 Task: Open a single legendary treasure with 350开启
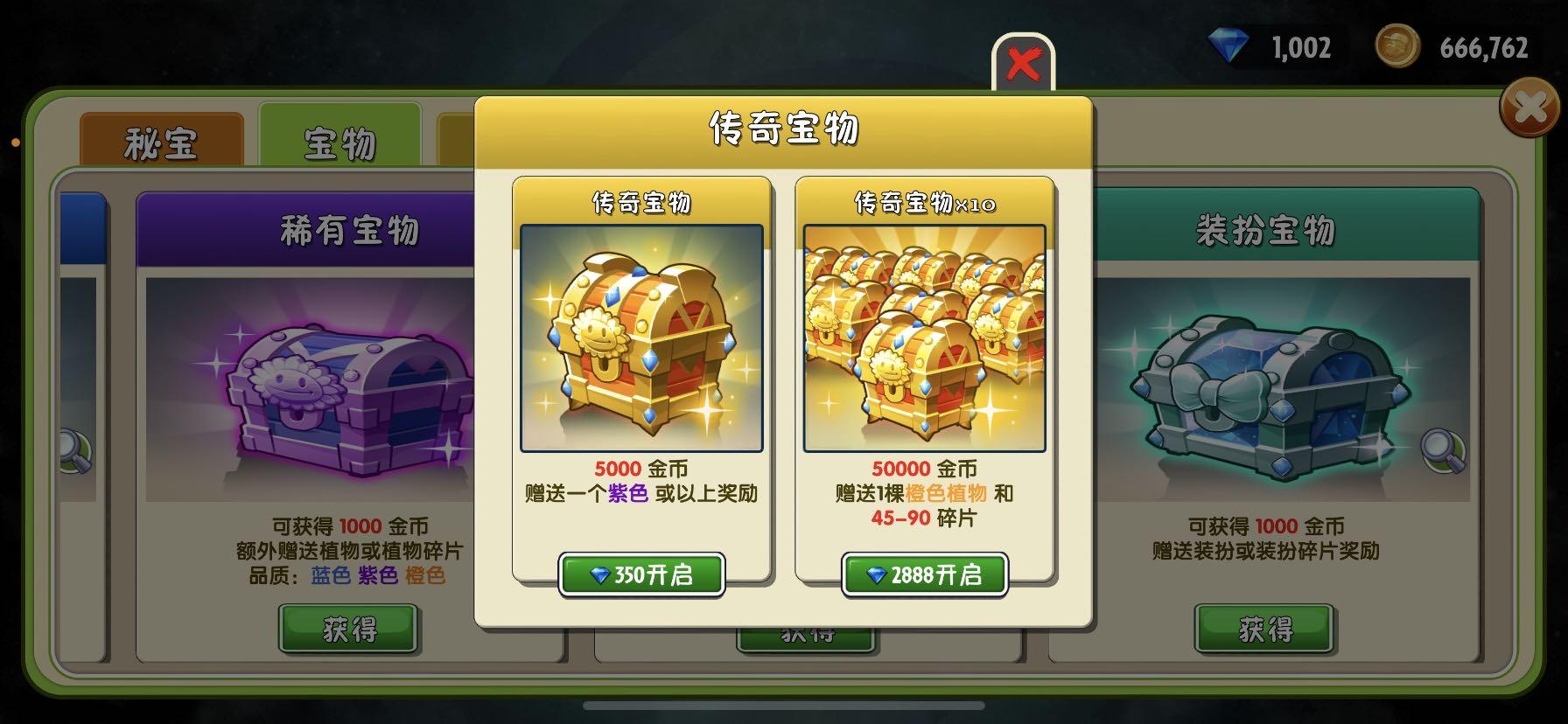[640, 574]
